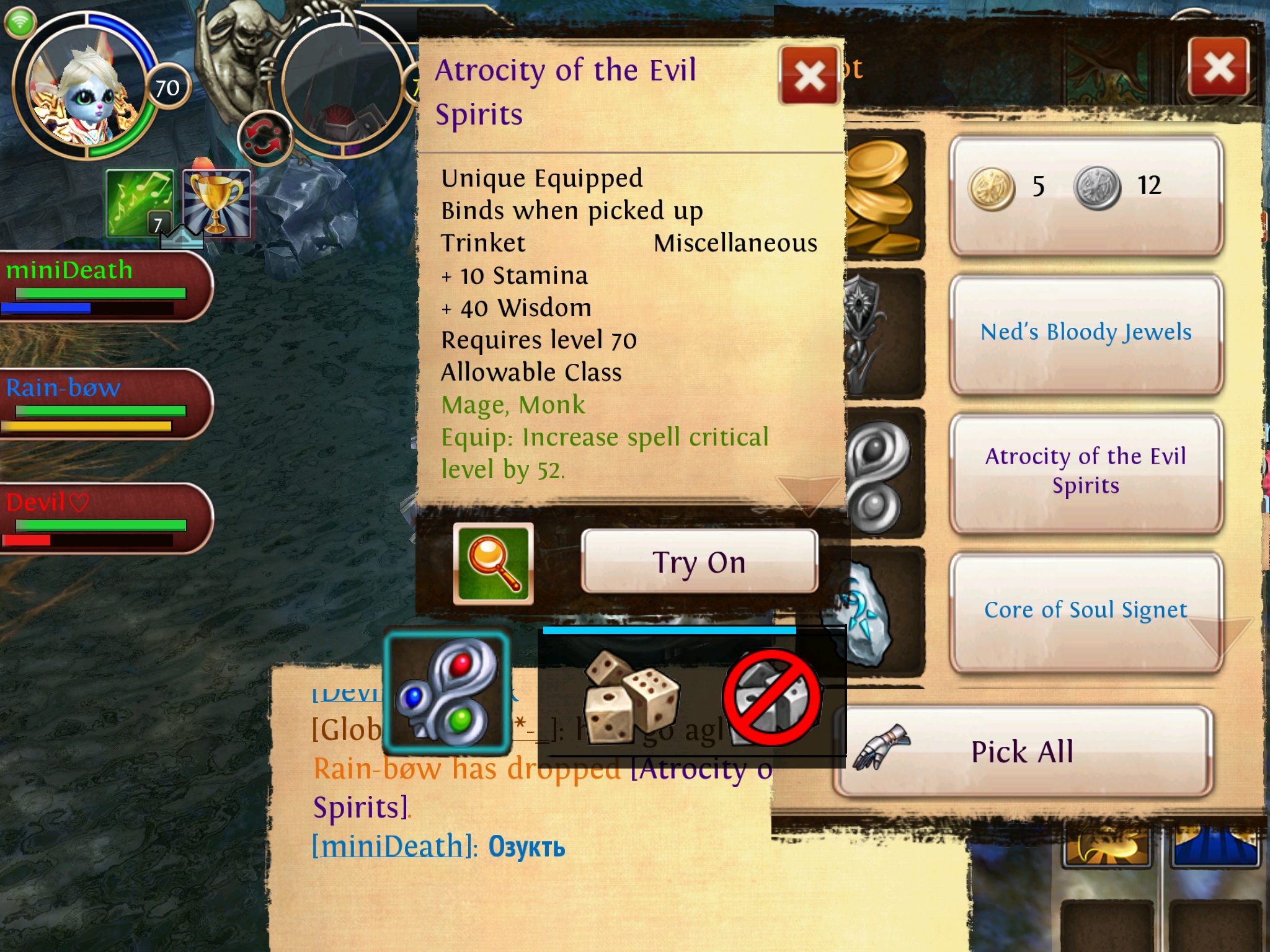Try On the trinket
1270x952 pixels.
[699, 562]
